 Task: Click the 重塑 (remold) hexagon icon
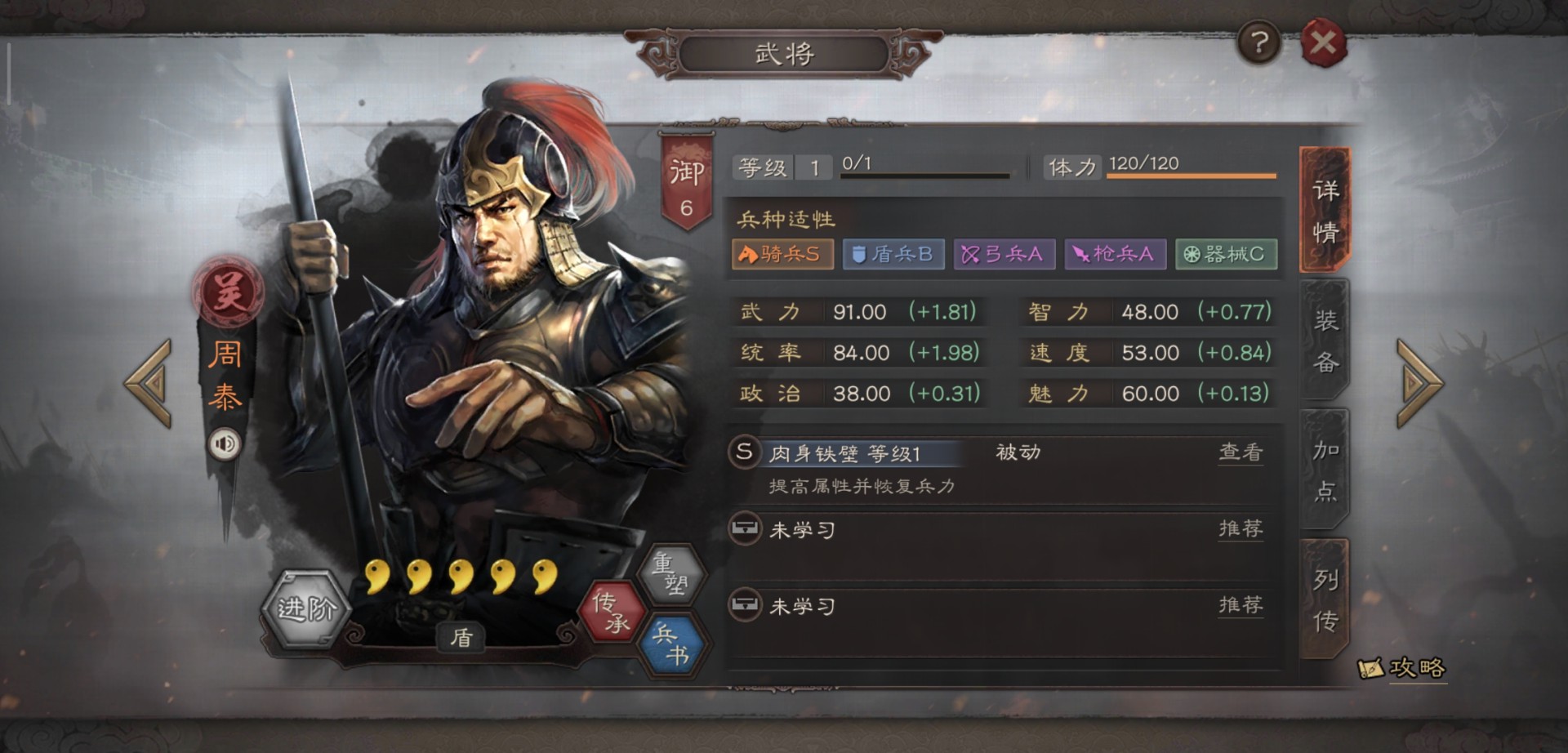(x=673, y=575)
